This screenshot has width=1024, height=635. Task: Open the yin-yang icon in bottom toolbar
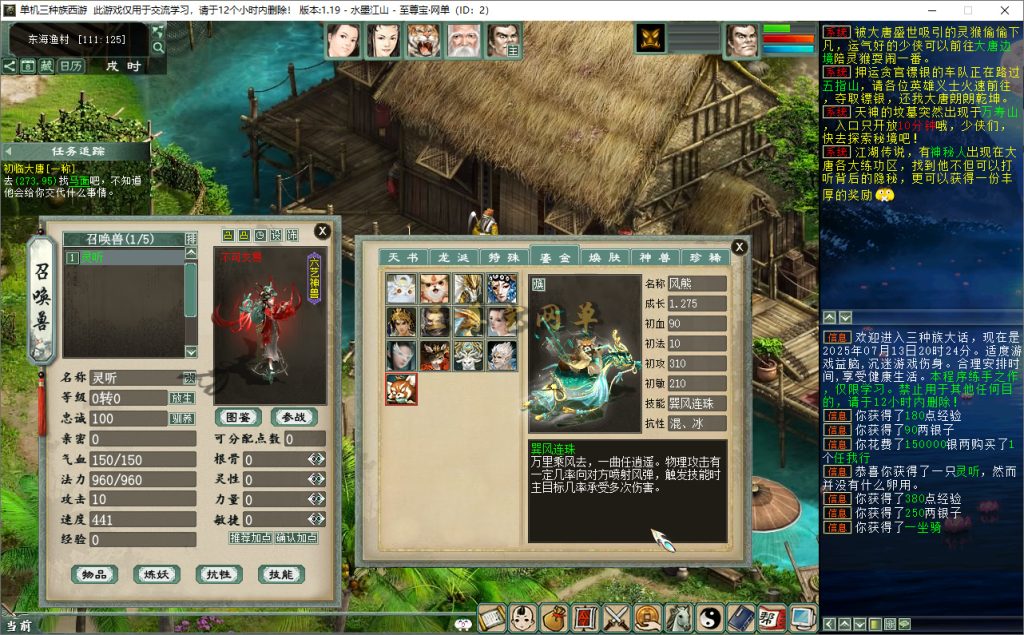click(709, 618)
